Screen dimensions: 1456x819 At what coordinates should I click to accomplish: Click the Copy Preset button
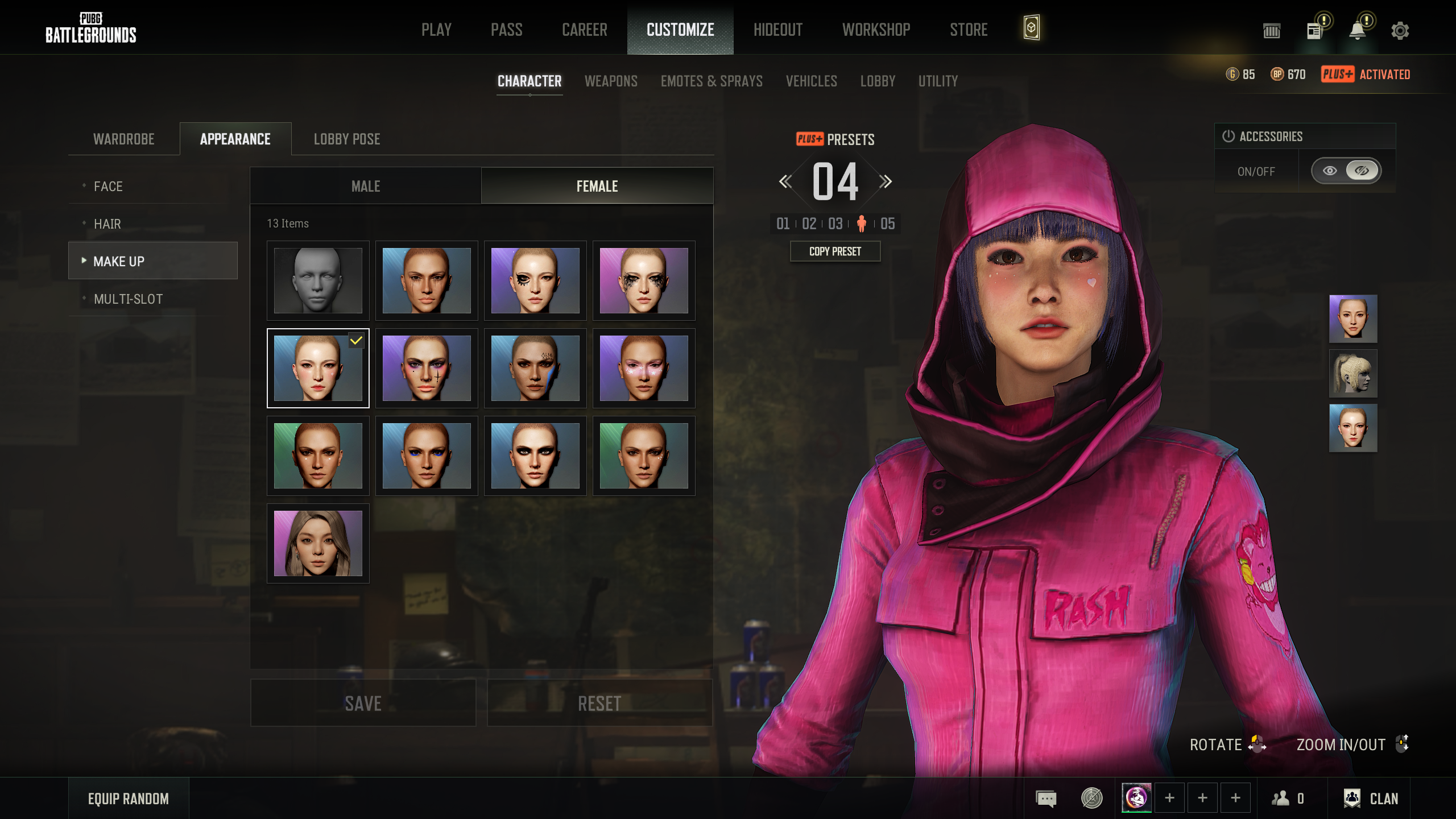click(x=835, y=251)
